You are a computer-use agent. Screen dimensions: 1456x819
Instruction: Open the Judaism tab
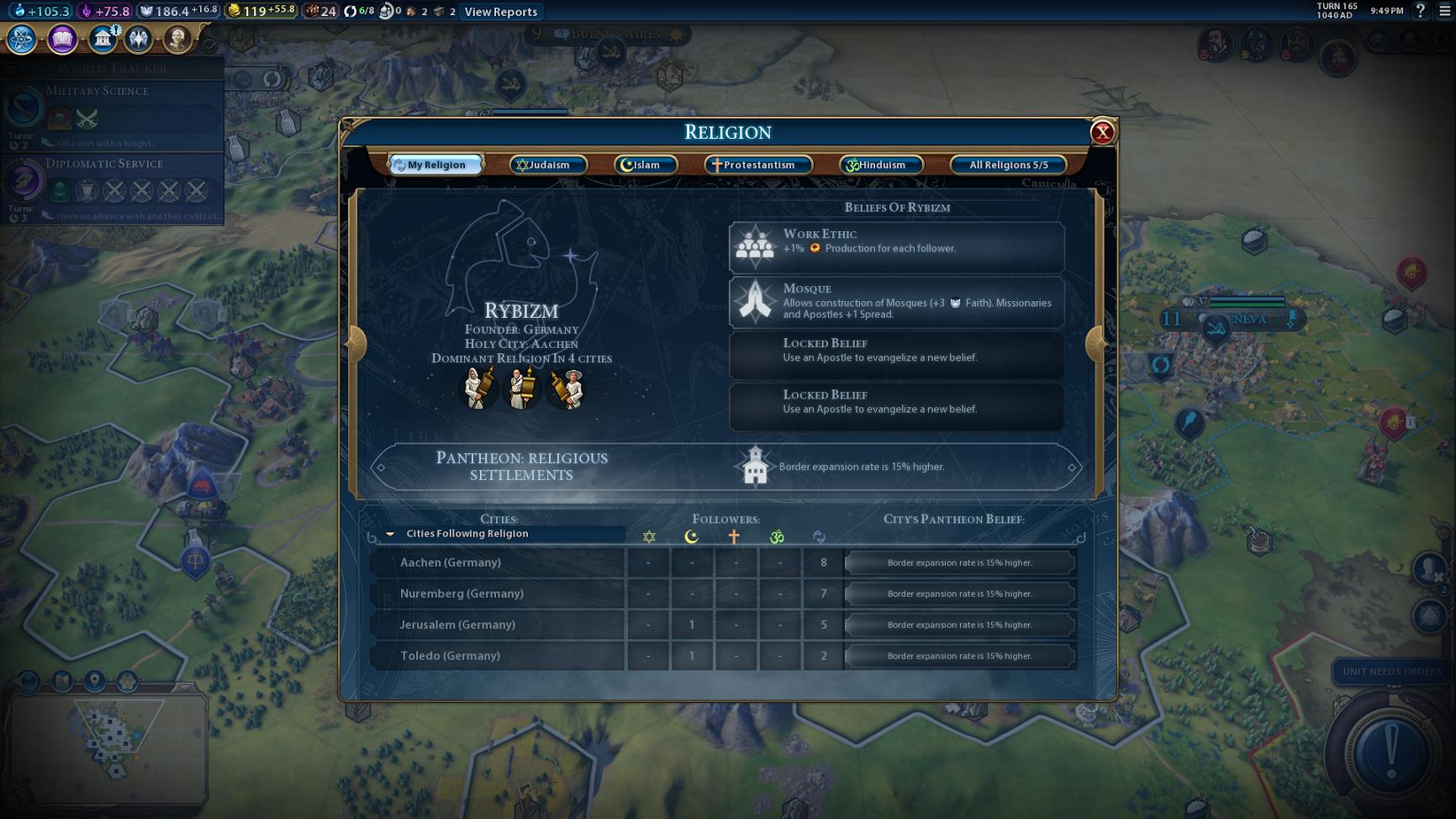coord(547,165)
